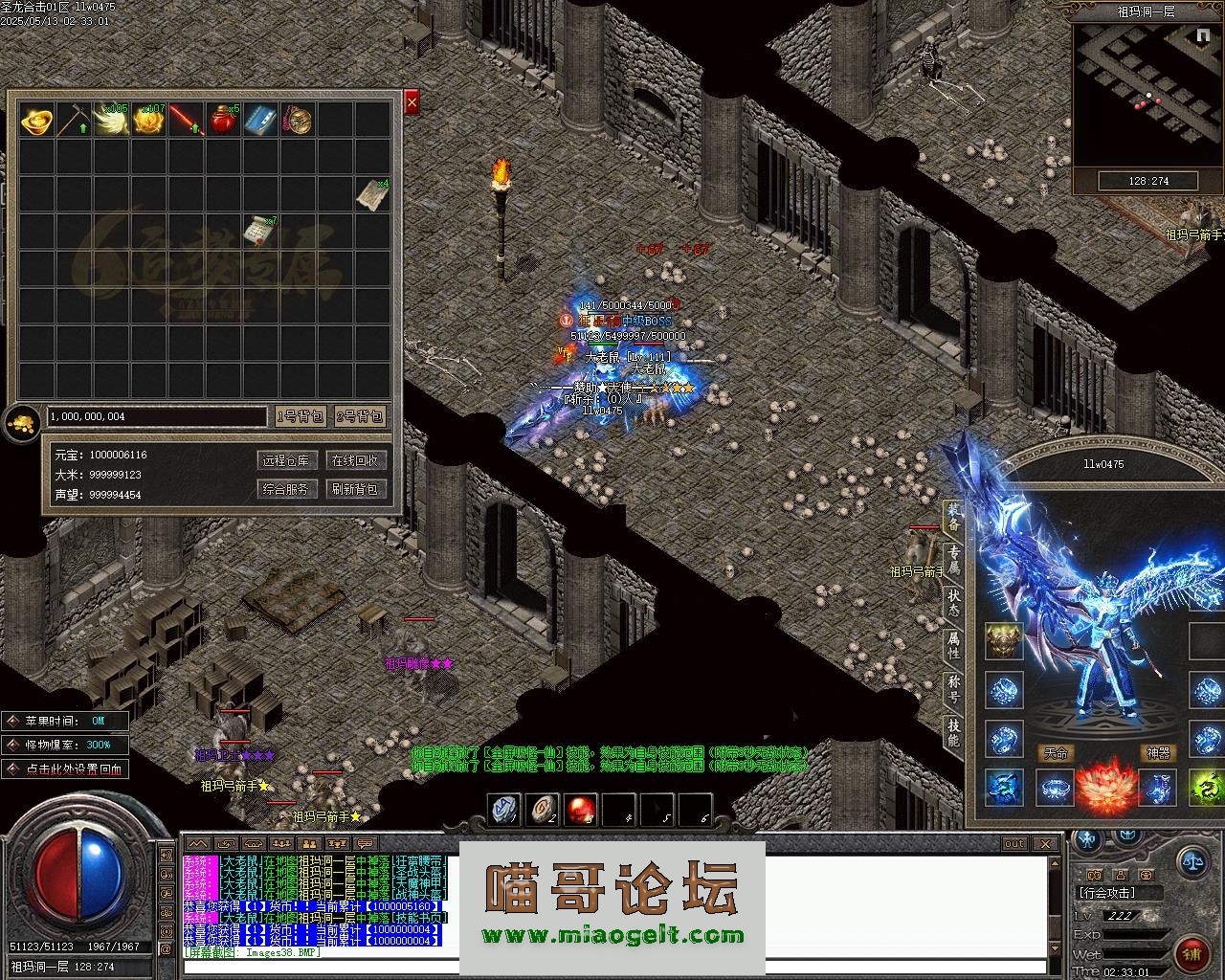
Task: Select the pickaxe in the bag
Action: (x=74, y=120)
